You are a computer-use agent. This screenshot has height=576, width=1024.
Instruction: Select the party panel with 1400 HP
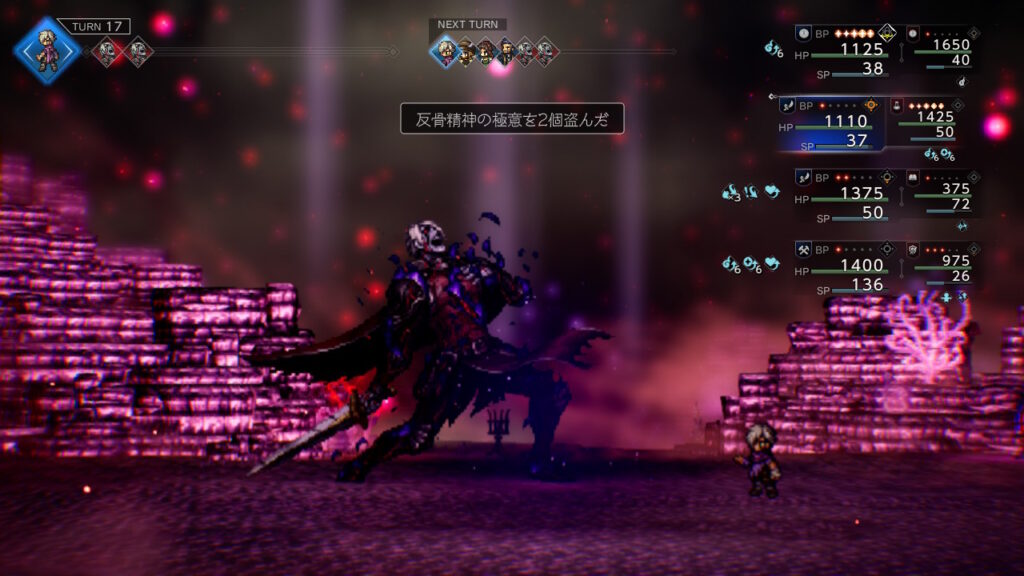click(x=840, y=267)
